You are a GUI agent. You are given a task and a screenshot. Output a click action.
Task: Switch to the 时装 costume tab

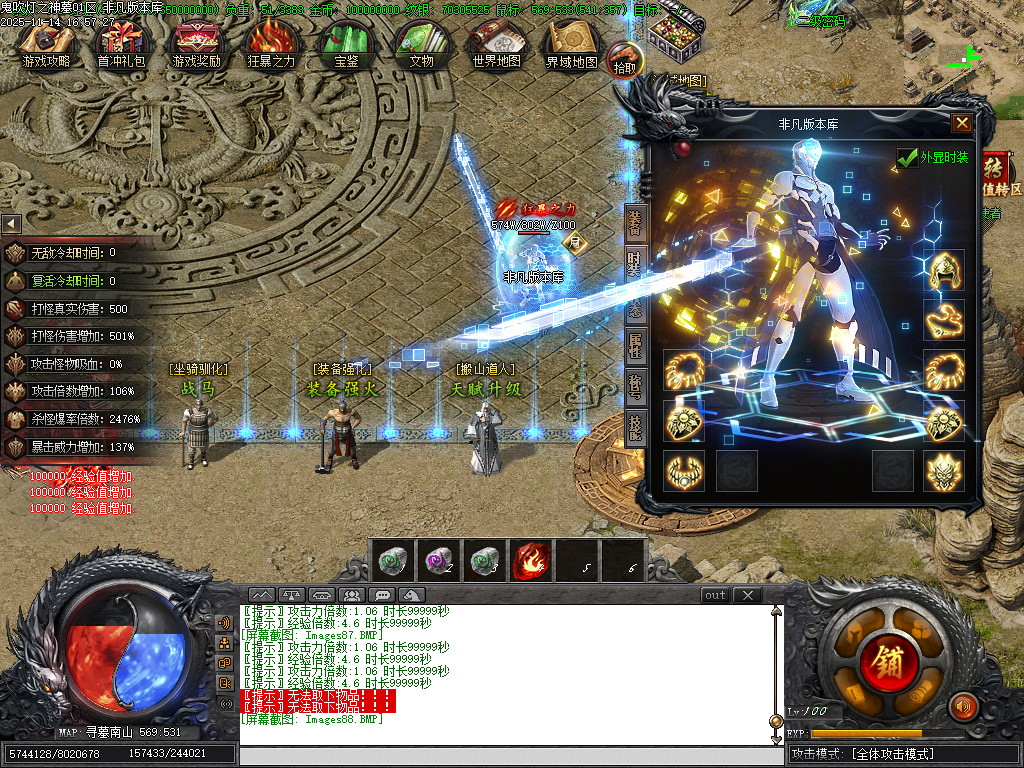click(x=634, y=263)
